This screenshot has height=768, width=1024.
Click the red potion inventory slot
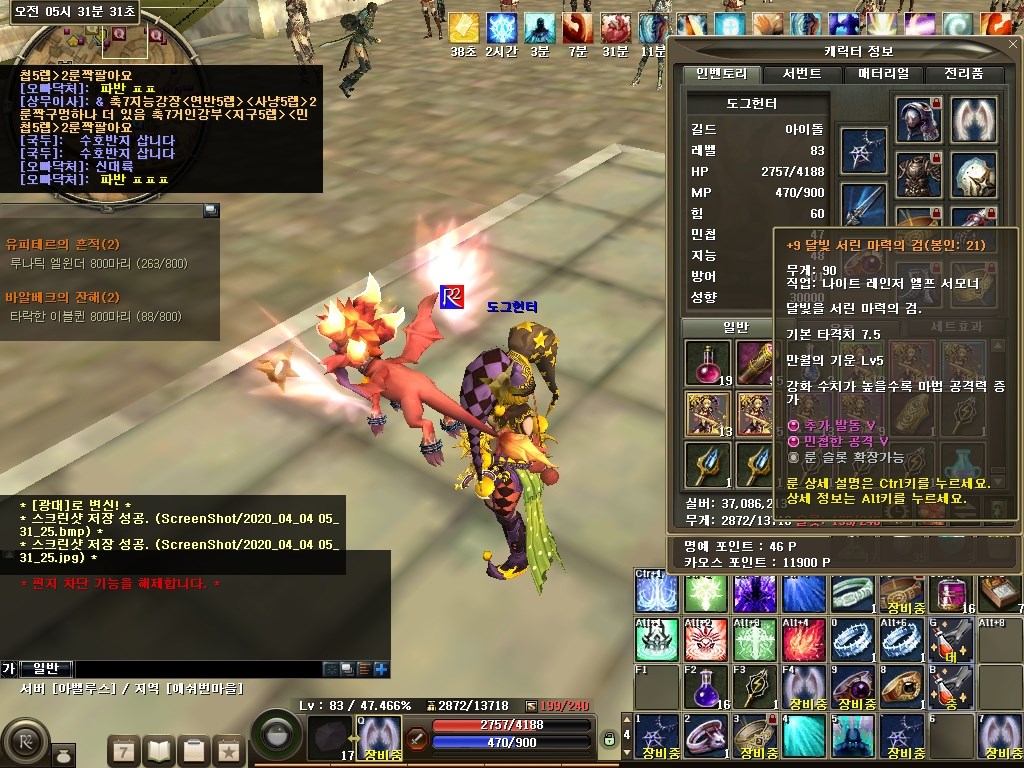click(x=708, y=363)
